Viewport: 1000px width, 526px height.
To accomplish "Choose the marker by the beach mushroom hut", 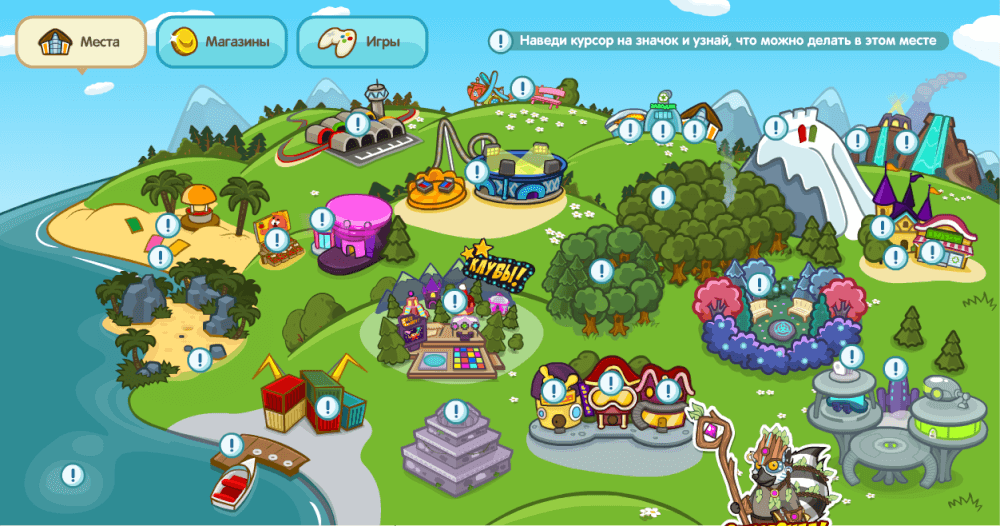I will (168, 226).
